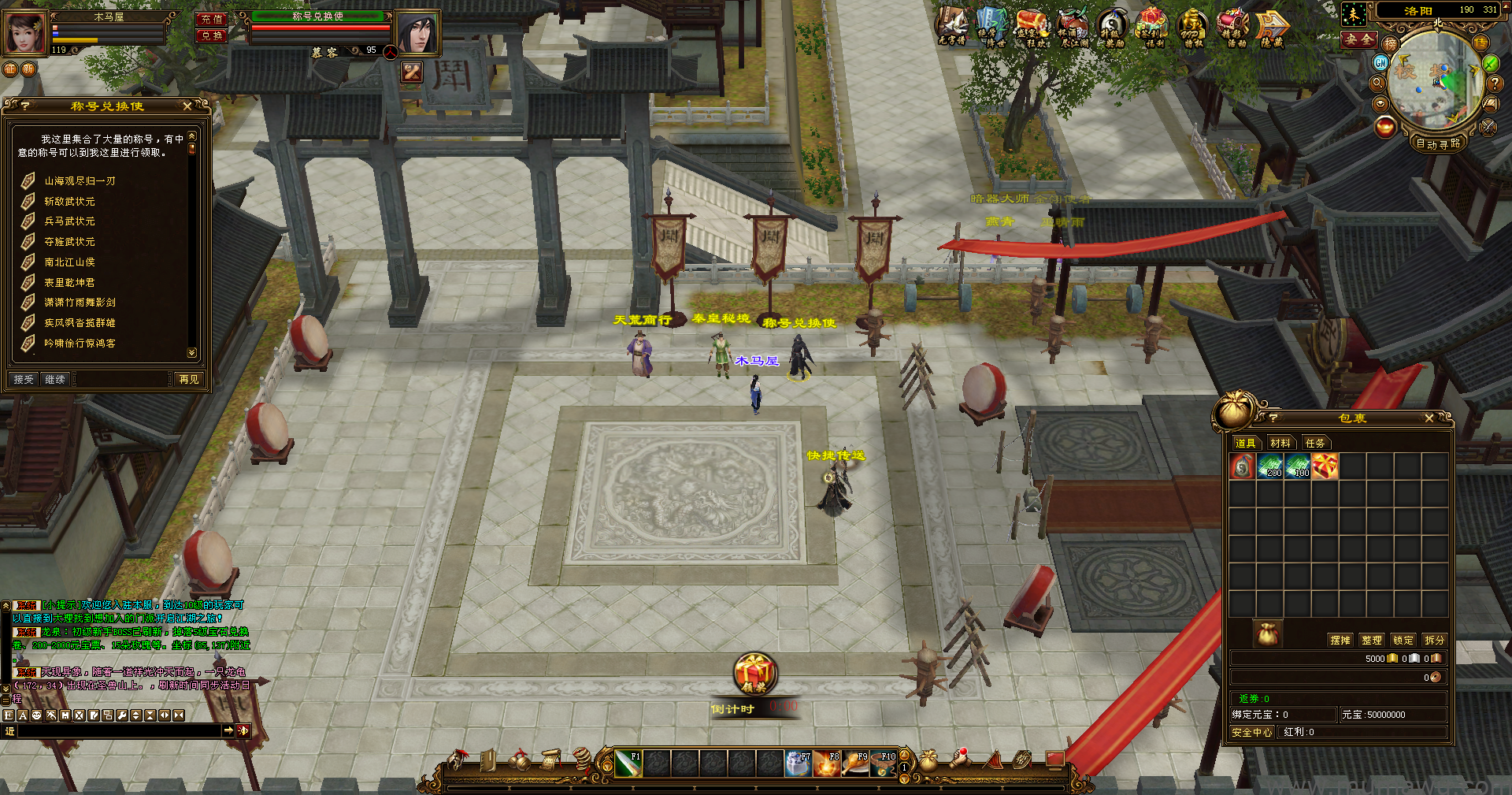Click the 整理 sort inventory button
Screen dimensions: 1512x795
coord(1371,640)
